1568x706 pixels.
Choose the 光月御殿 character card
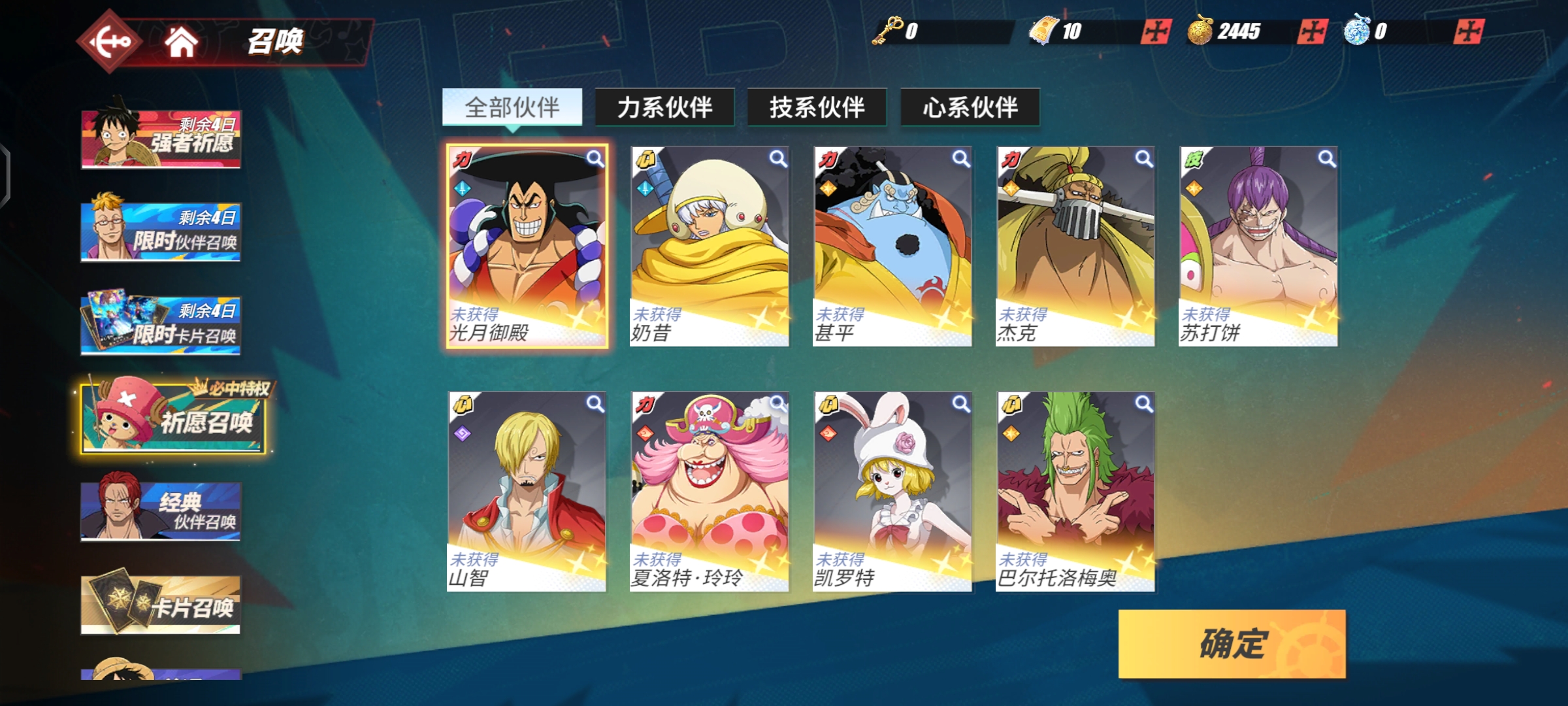tap(527, 246)
